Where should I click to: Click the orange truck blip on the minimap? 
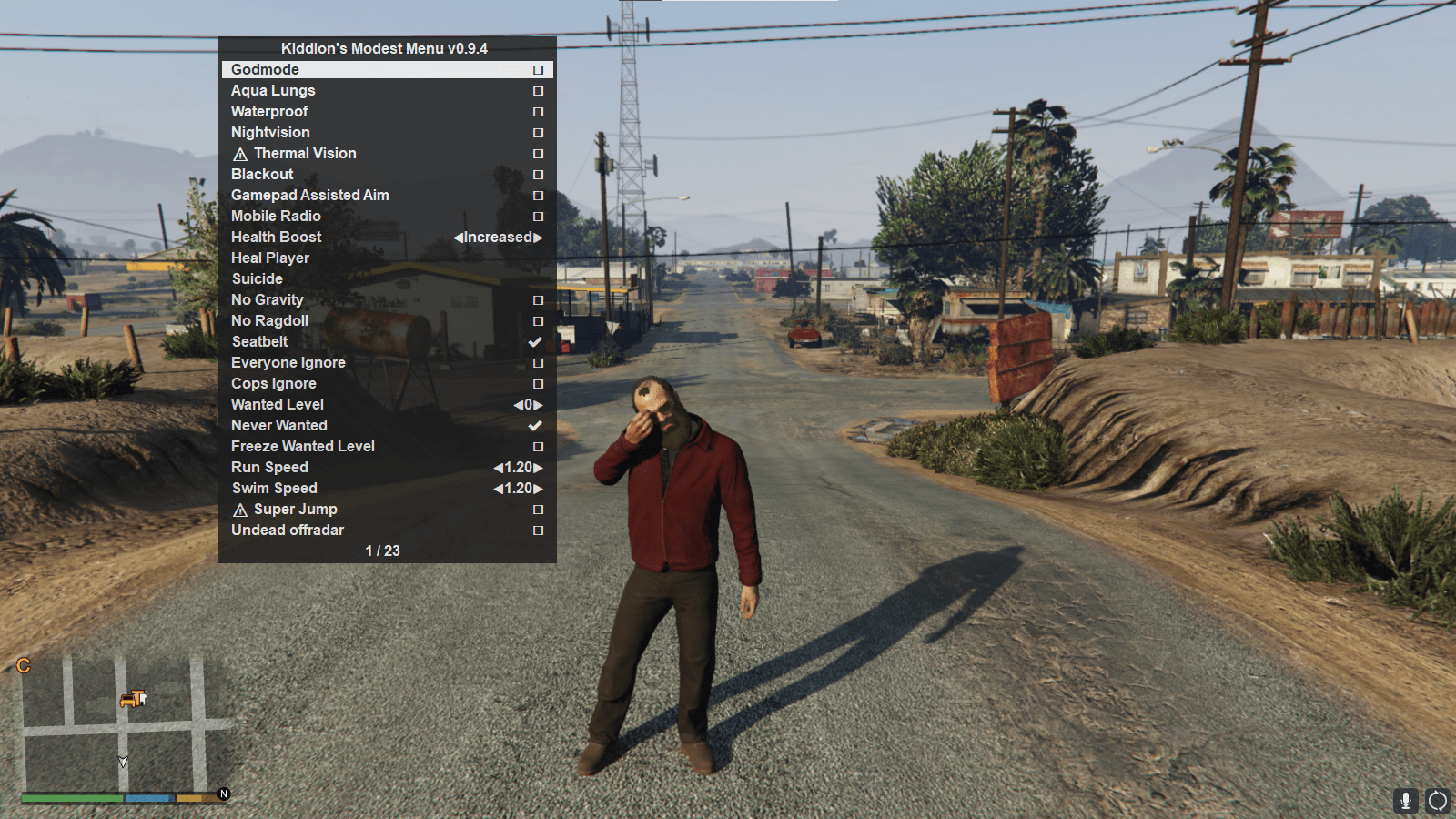(x=127, y=699)
